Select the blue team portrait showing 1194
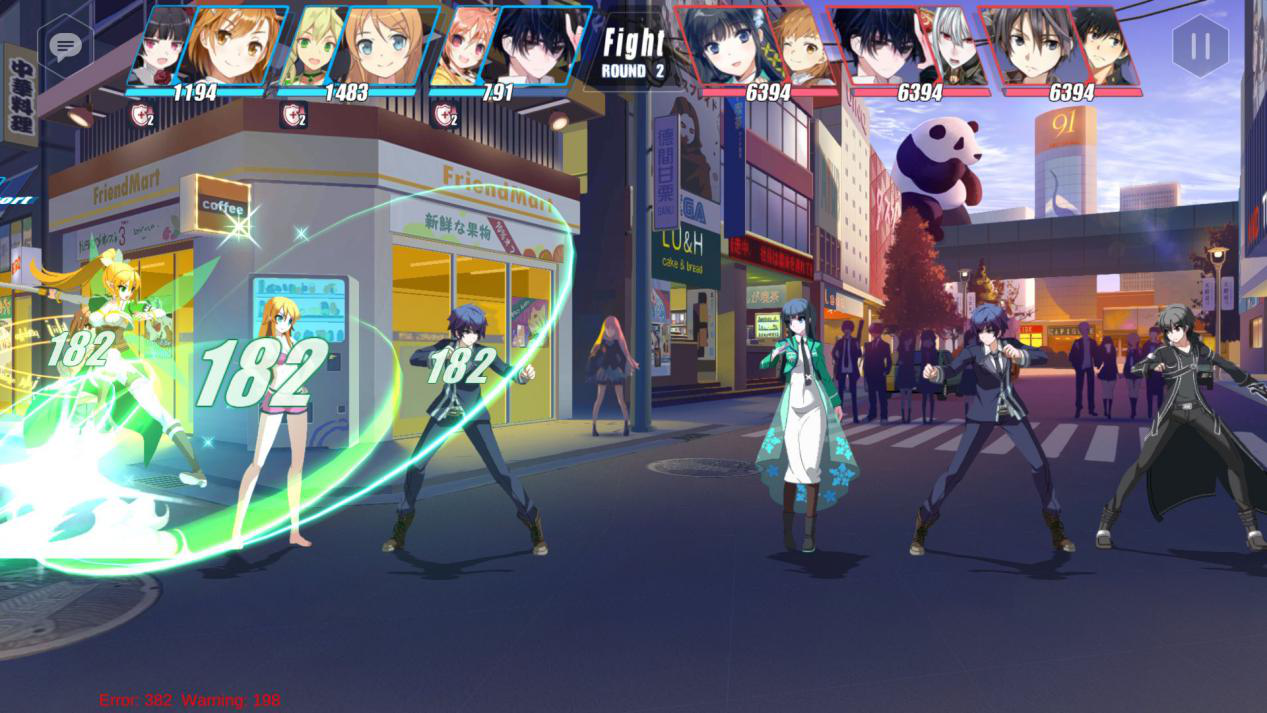This screenshot has width=1267, height=713. click(x=207, y=47)
